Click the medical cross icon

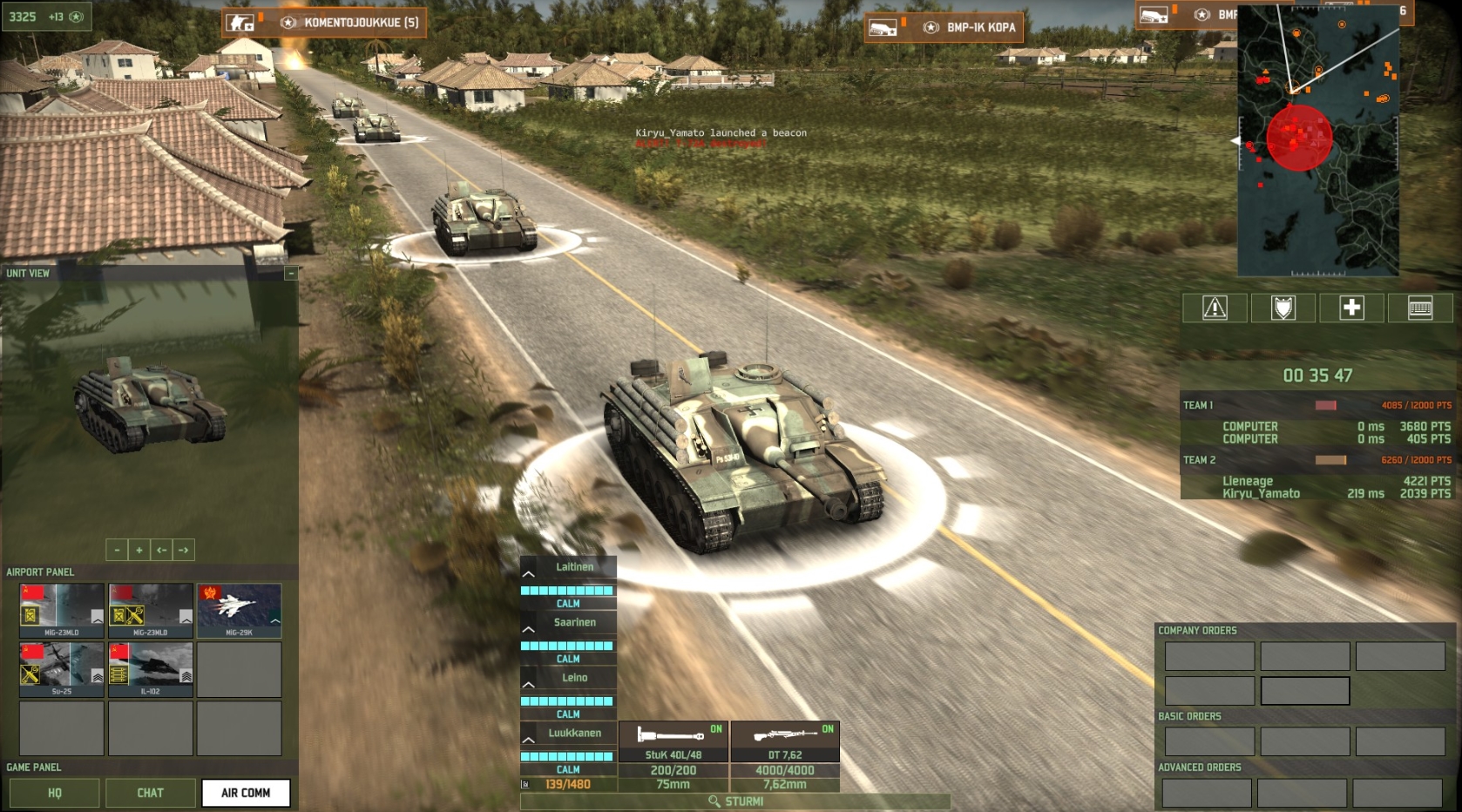coord(1351,308)
